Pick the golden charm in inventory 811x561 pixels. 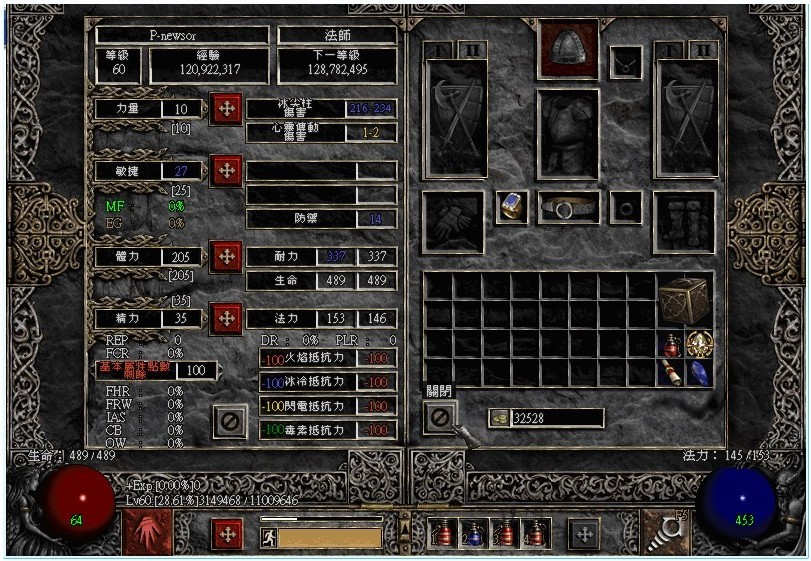tap(699, 345)
